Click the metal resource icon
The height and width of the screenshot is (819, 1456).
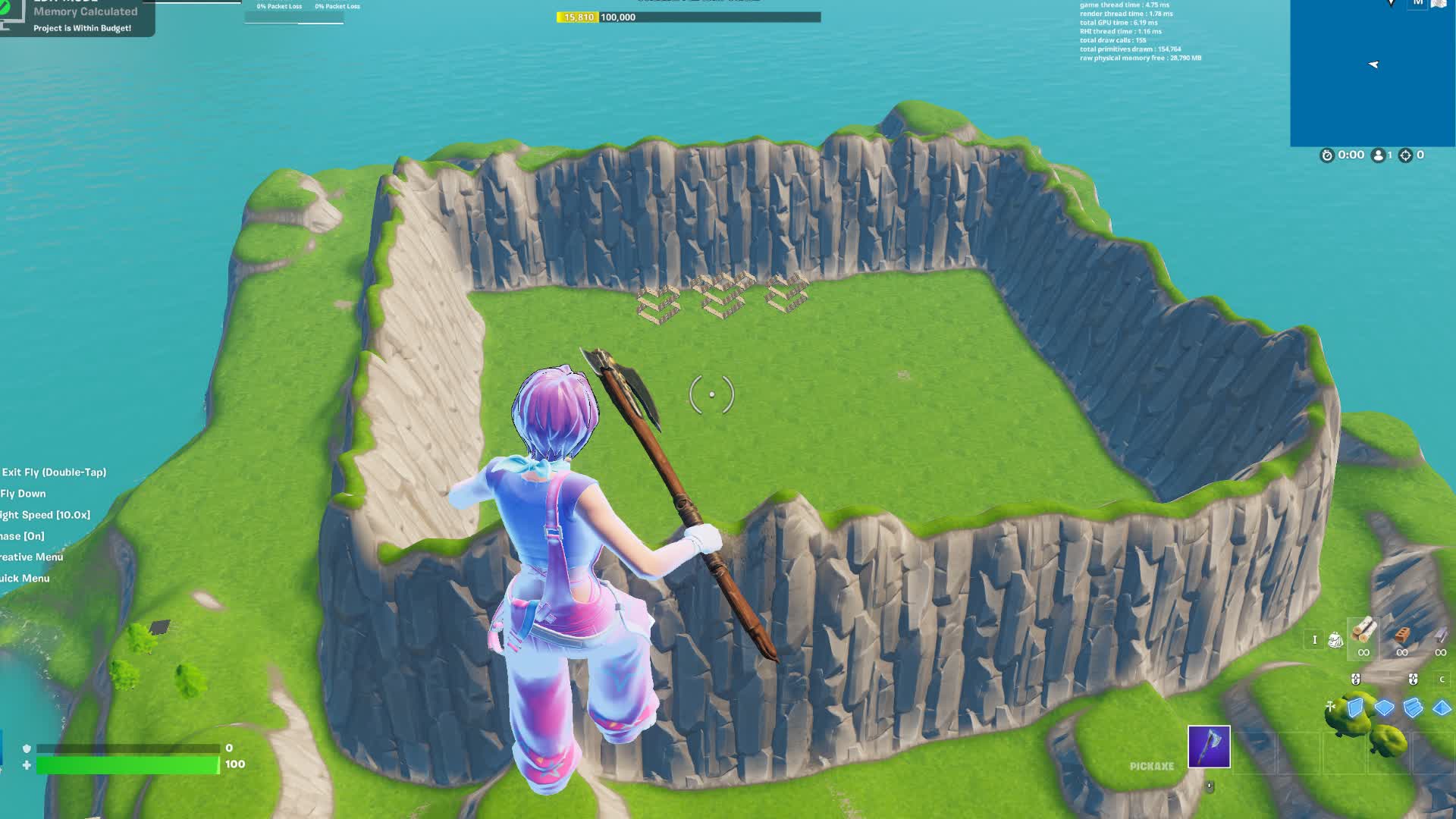(x=1440, y=635)
